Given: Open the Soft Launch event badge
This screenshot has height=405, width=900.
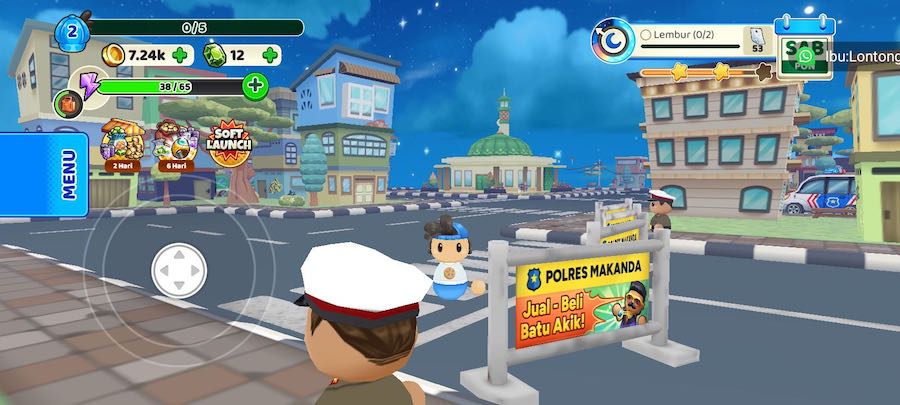Looking at the screenshot, I should click(x=229, y=145).
